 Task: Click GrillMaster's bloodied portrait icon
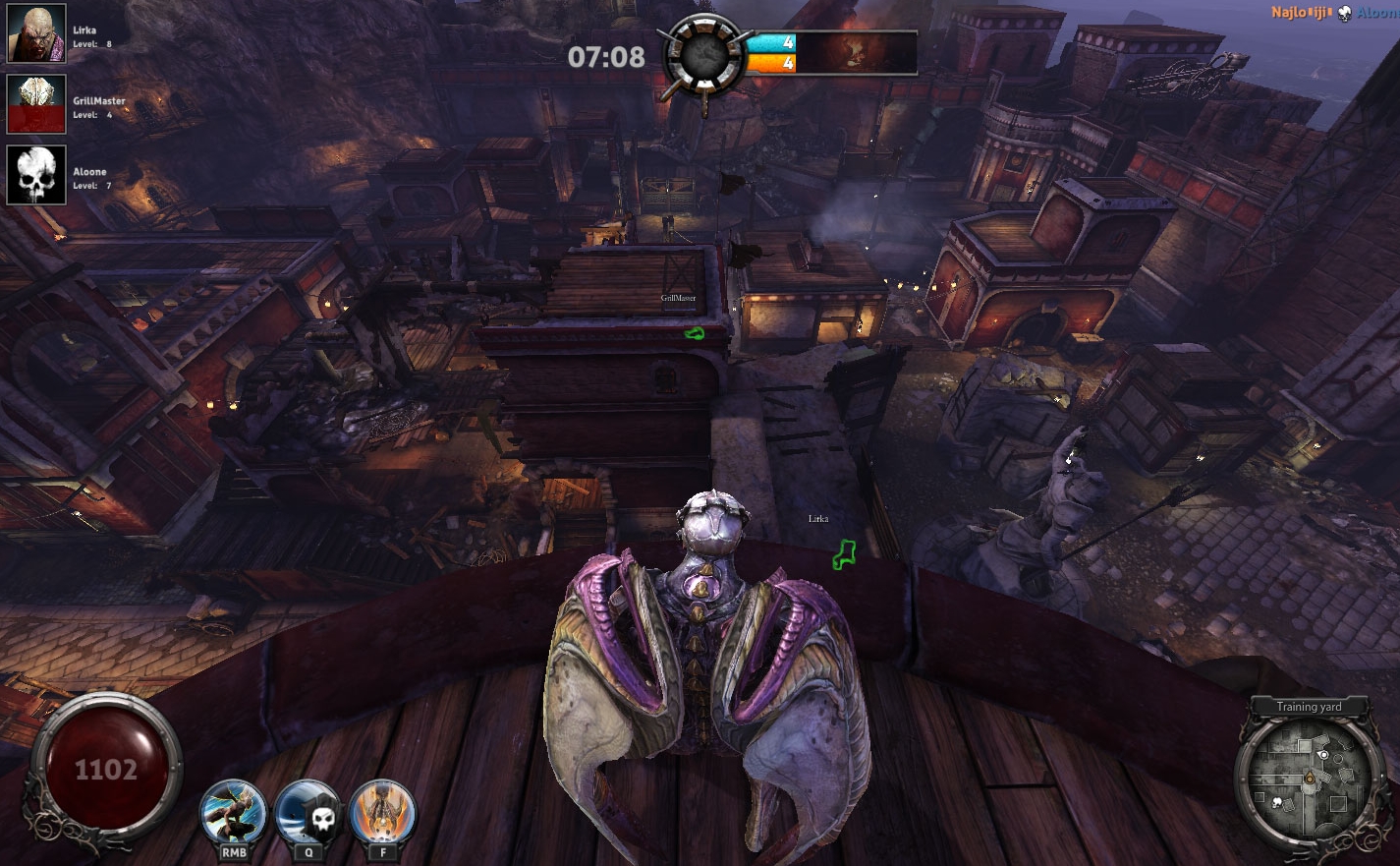[x=36, y=102]
